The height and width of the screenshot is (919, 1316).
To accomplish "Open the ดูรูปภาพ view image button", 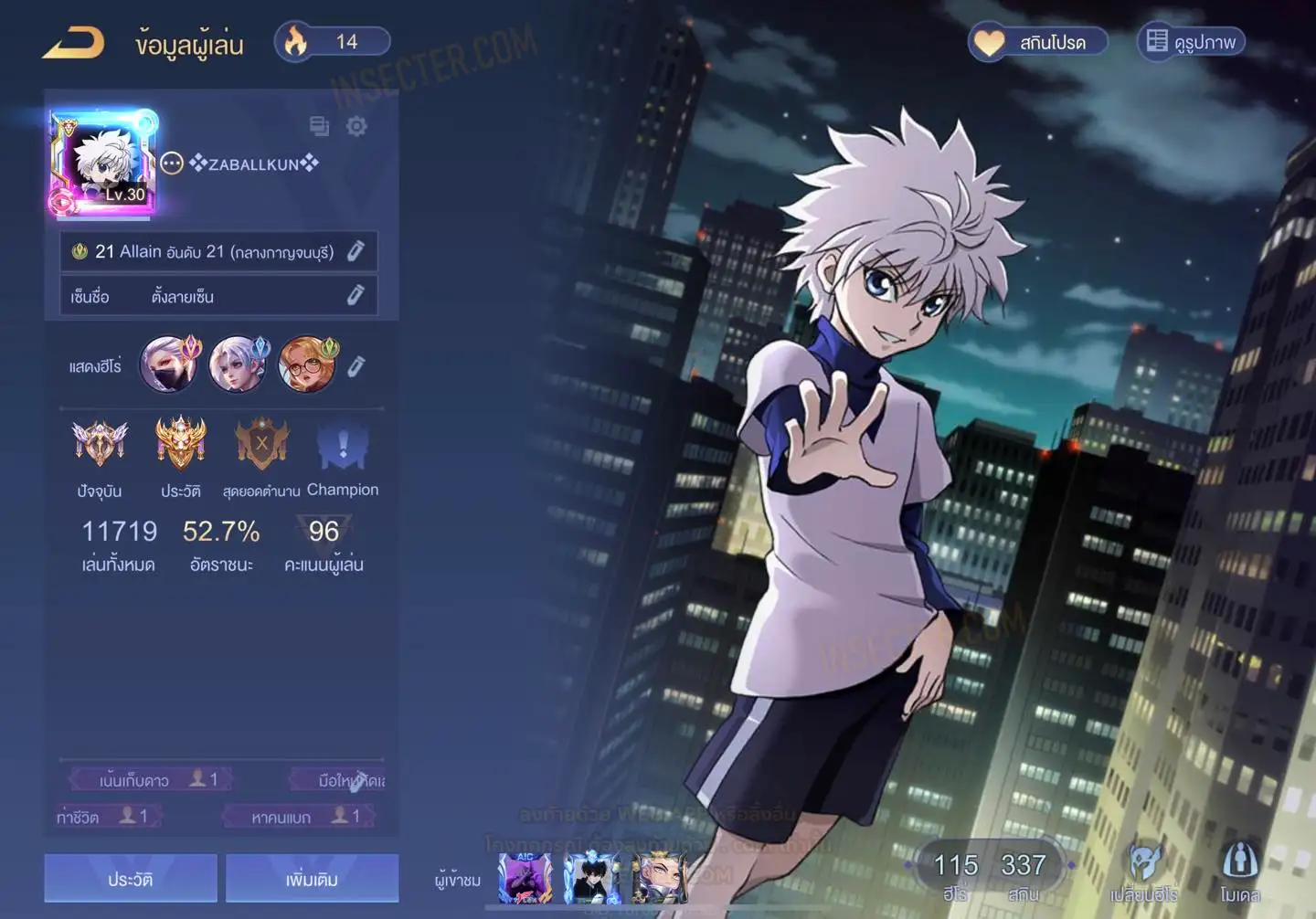I will (1192, 42).
